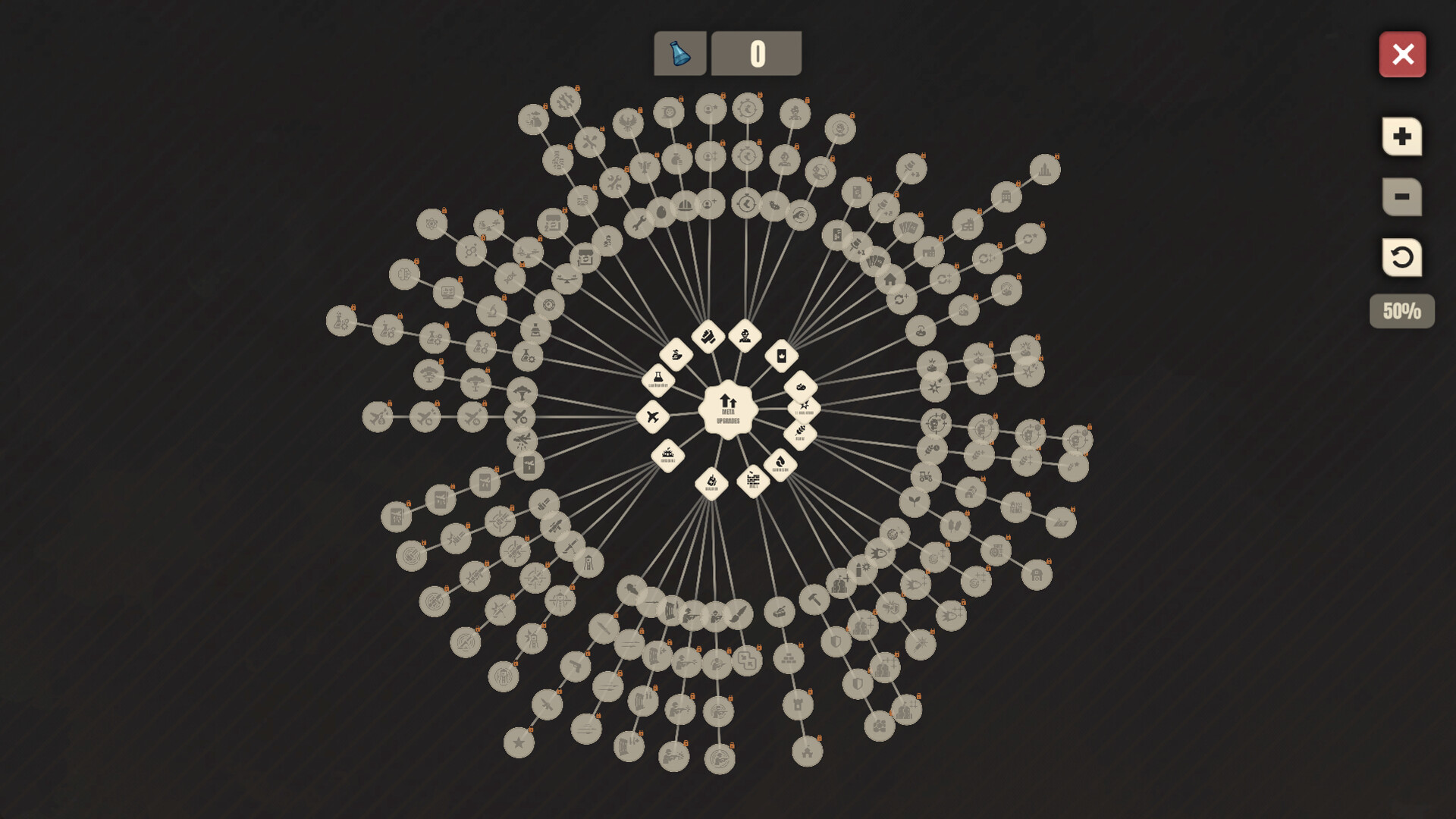Select the walkie-talkie upgrade node
1456x819 pixels.
coord(711,482)
